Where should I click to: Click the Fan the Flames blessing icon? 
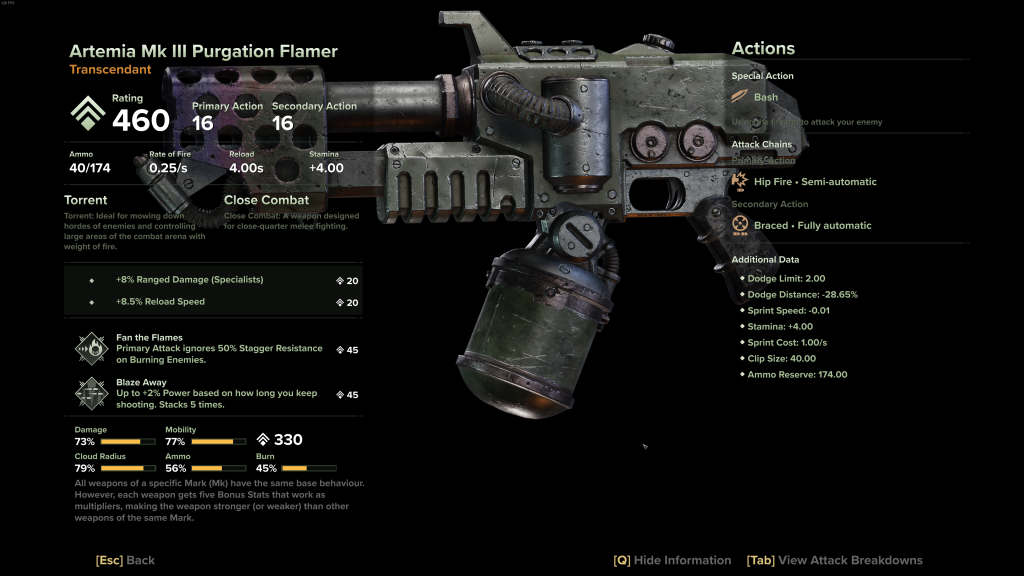click(91, 349)
